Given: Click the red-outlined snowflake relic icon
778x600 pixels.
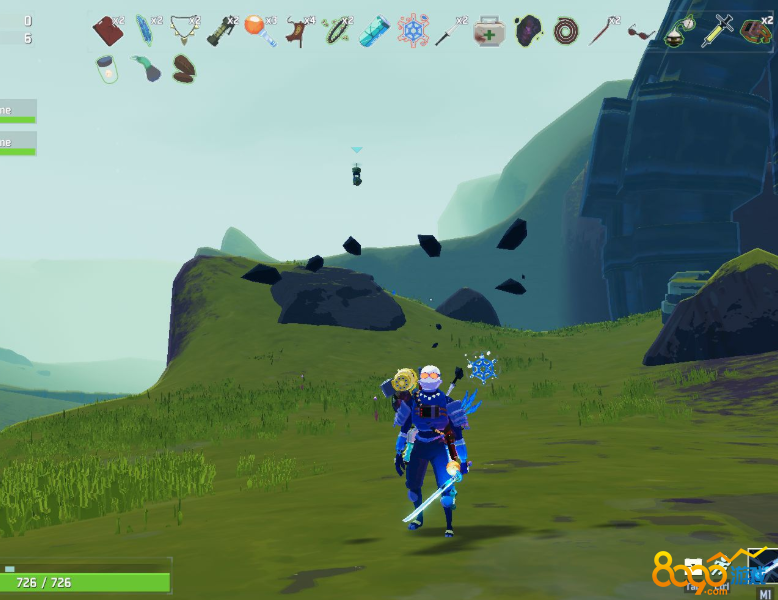Looking at the screenshot, I should click(412, 31).
